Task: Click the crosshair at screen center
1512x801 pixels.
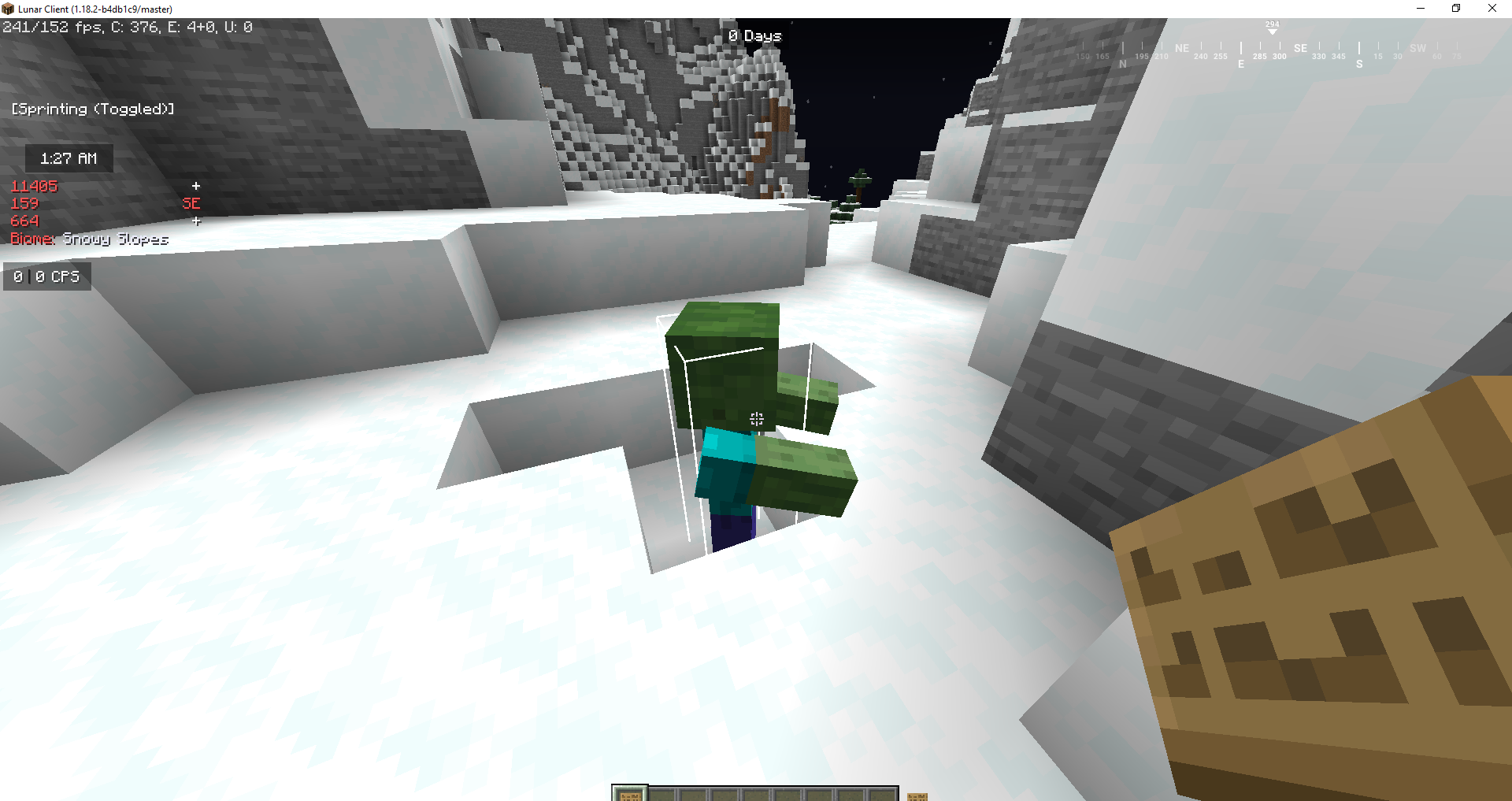Action: pyautogui.click(x=756, y=420)
